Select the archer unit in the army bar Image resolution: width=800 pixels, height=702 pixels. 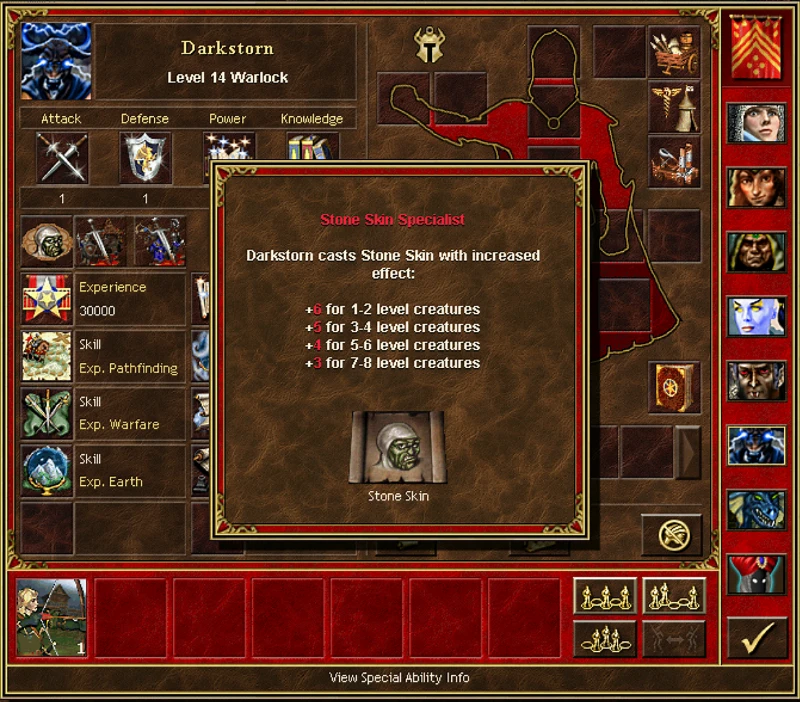[x=52, y=617]
